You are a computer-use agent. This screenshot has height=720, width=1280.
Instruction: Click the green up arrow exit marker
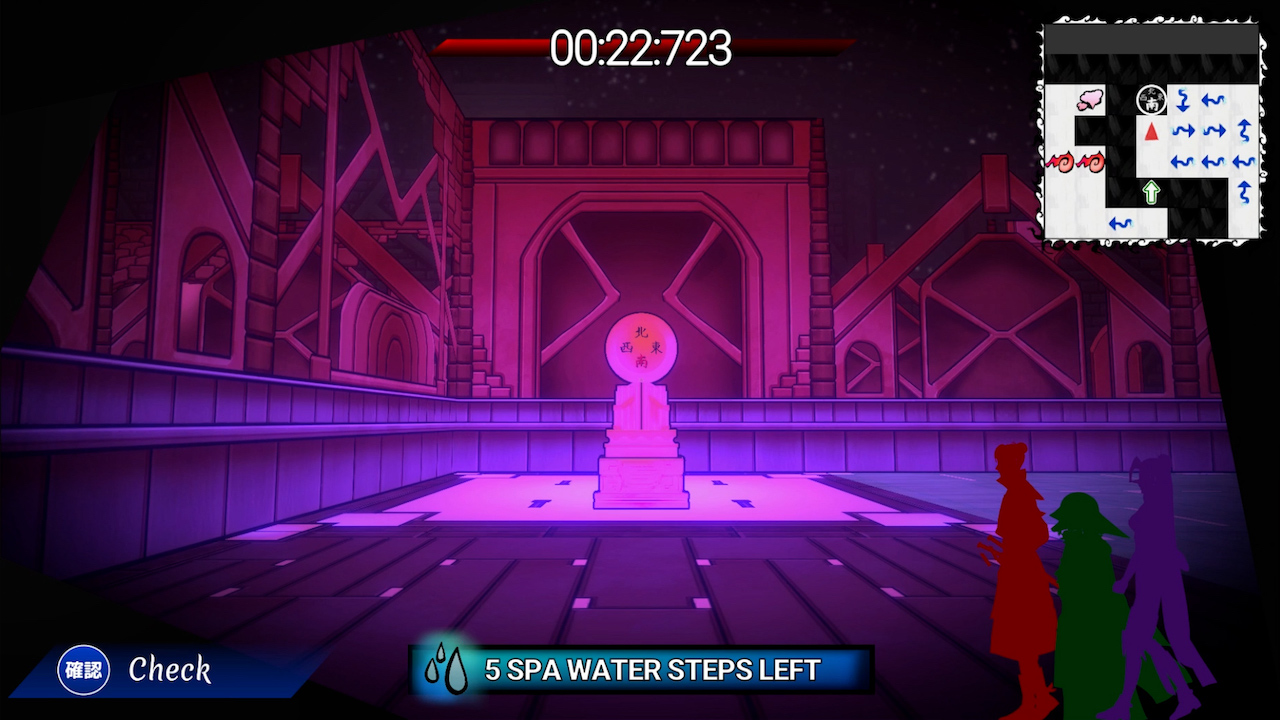point(1151,190)
